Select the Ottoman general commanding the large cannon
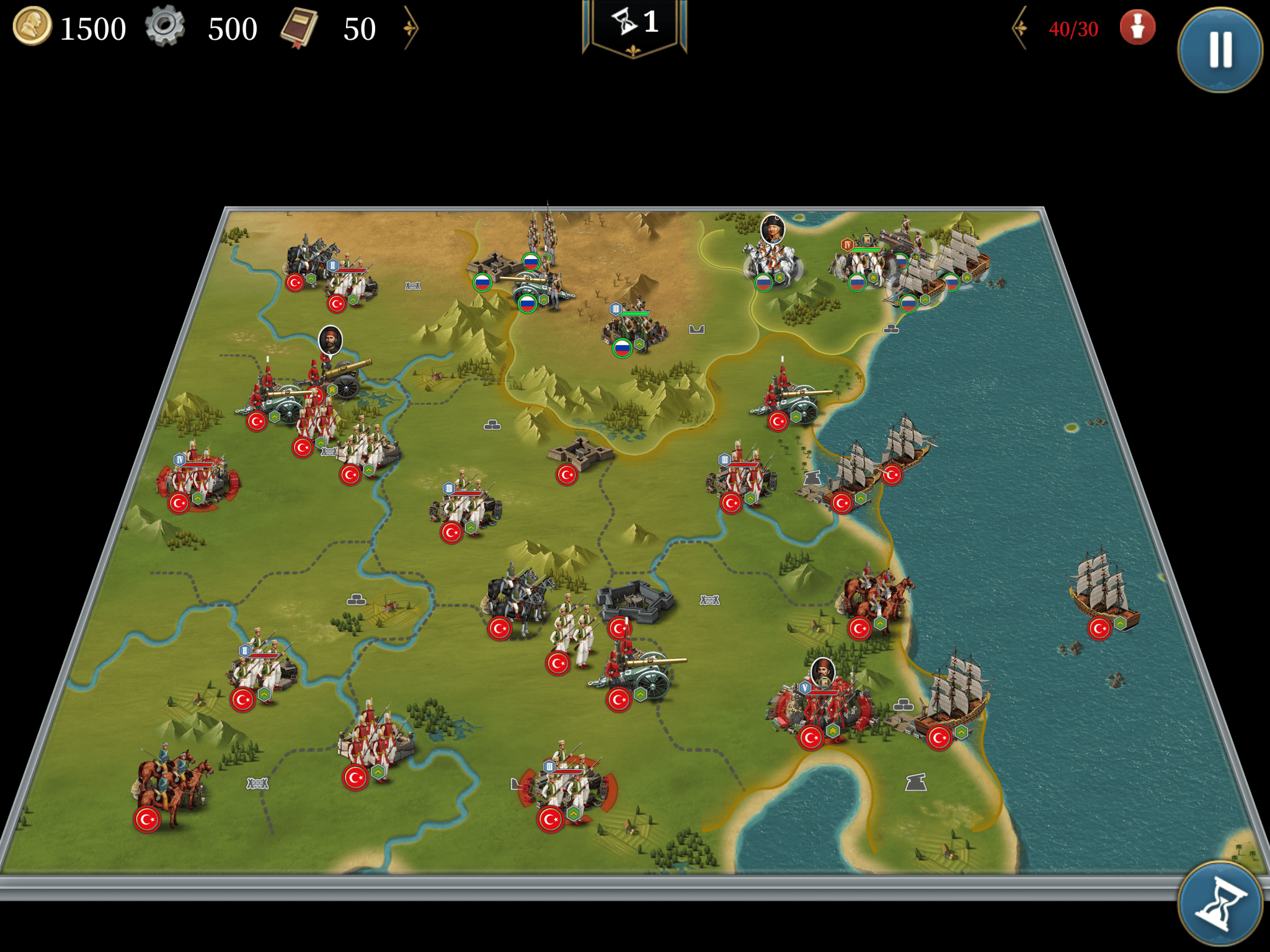This screenshot has height=952, width=1270. (331, 340)
